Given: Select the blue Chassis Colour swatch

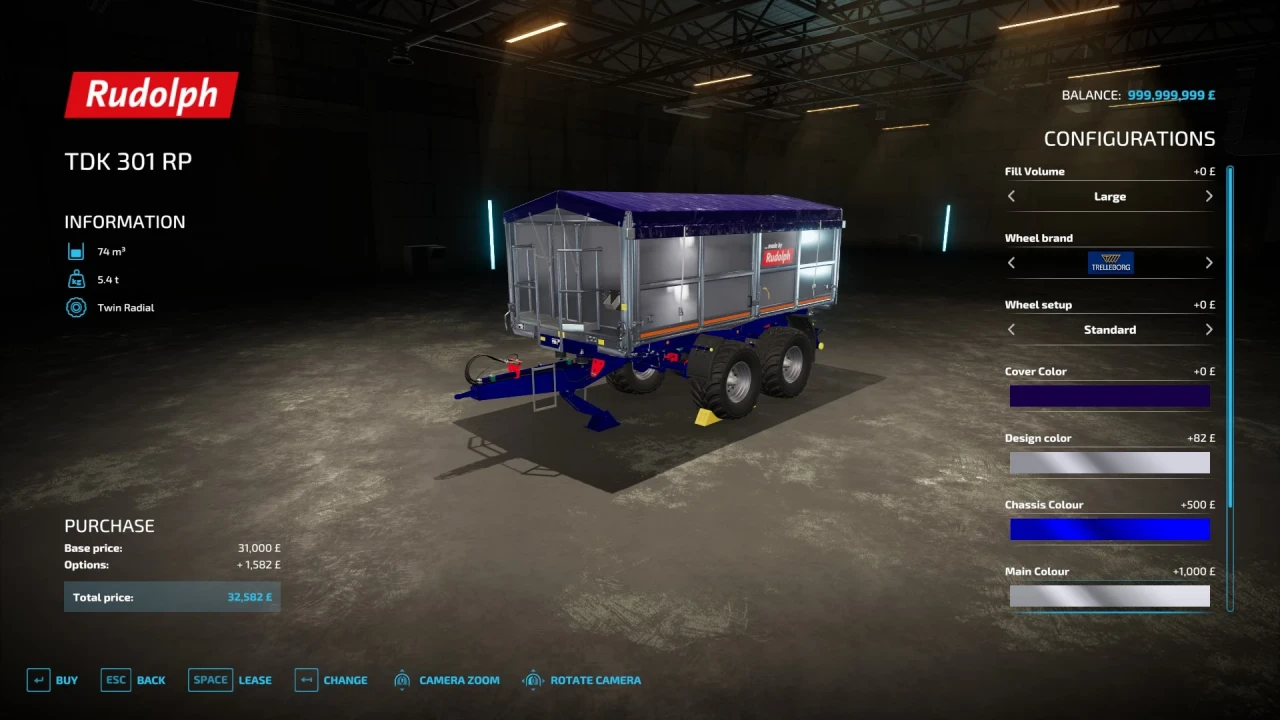Looking at the screenshot, I should coord(1110,529).
